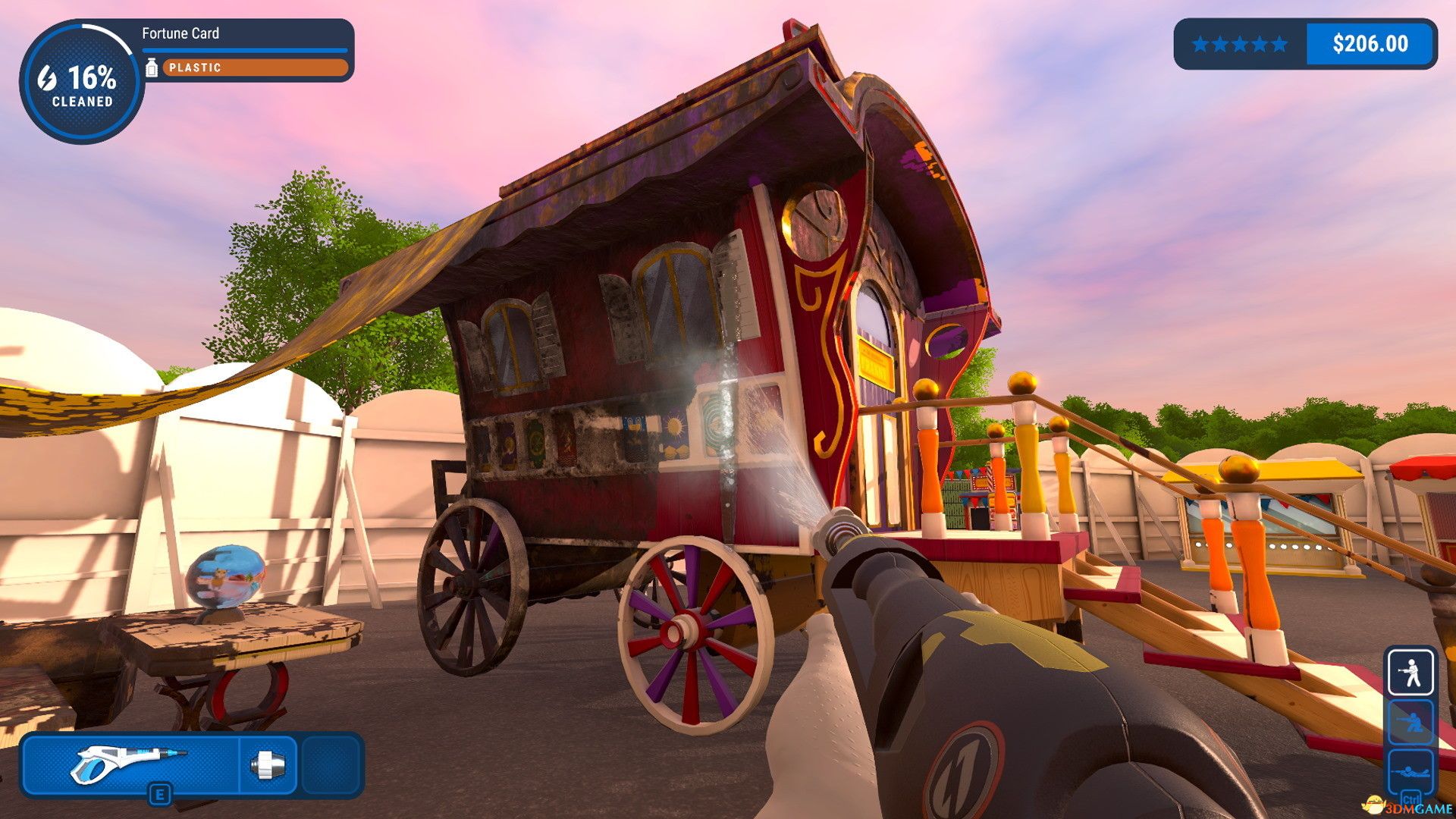Screen dimensions: 1456x819
Task: Expand the 16% CLEANED progress circle
Action: point(80,80)
